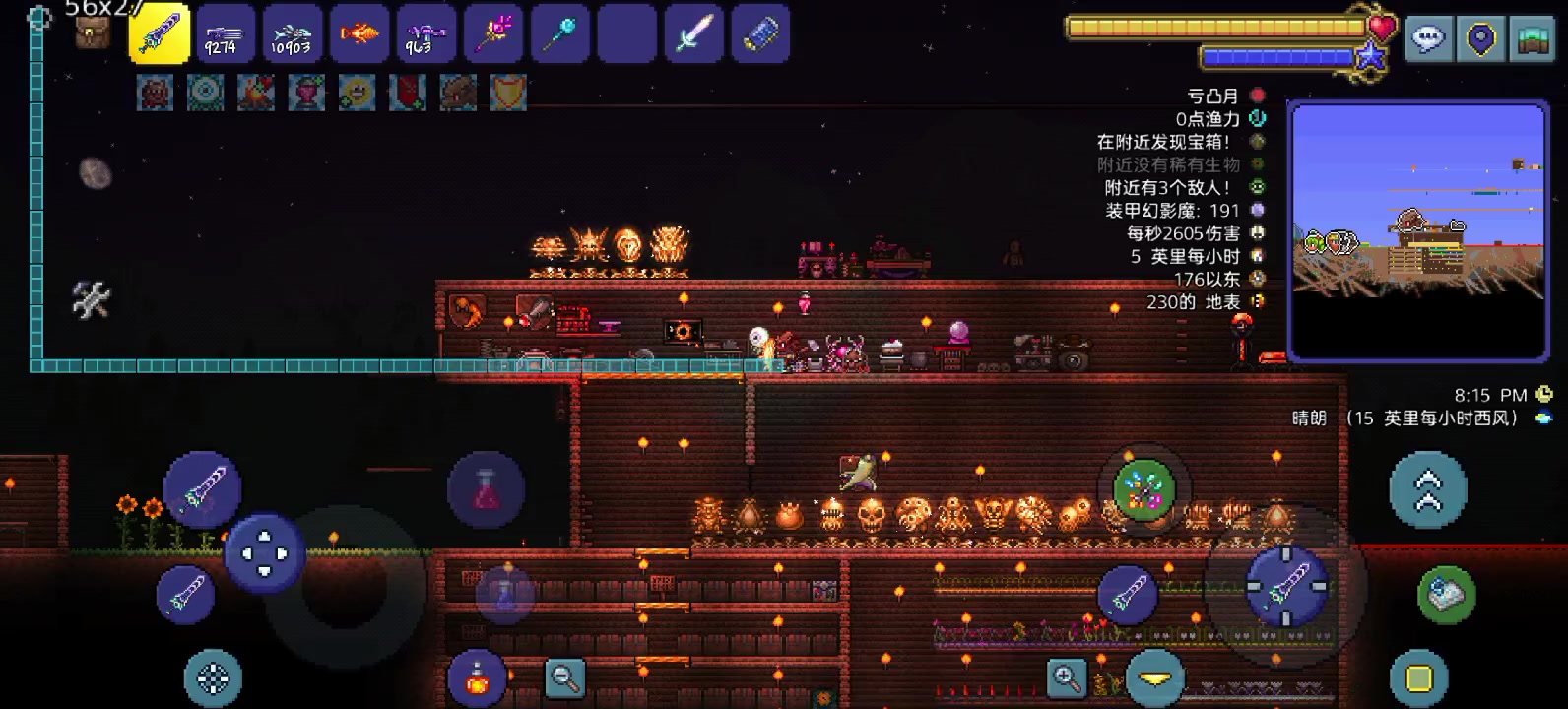Select the white sword hotbar slot
The width and height of the screenshot is (1568, 709).
point(693,34)
